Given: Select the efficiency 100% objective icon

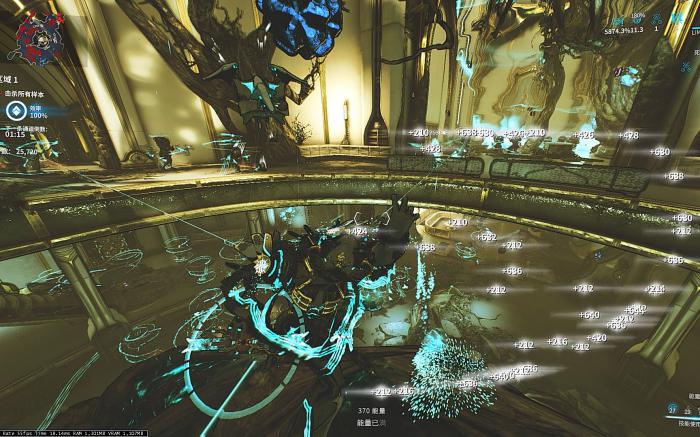Looking at the screenshot, I should (17, 112).
